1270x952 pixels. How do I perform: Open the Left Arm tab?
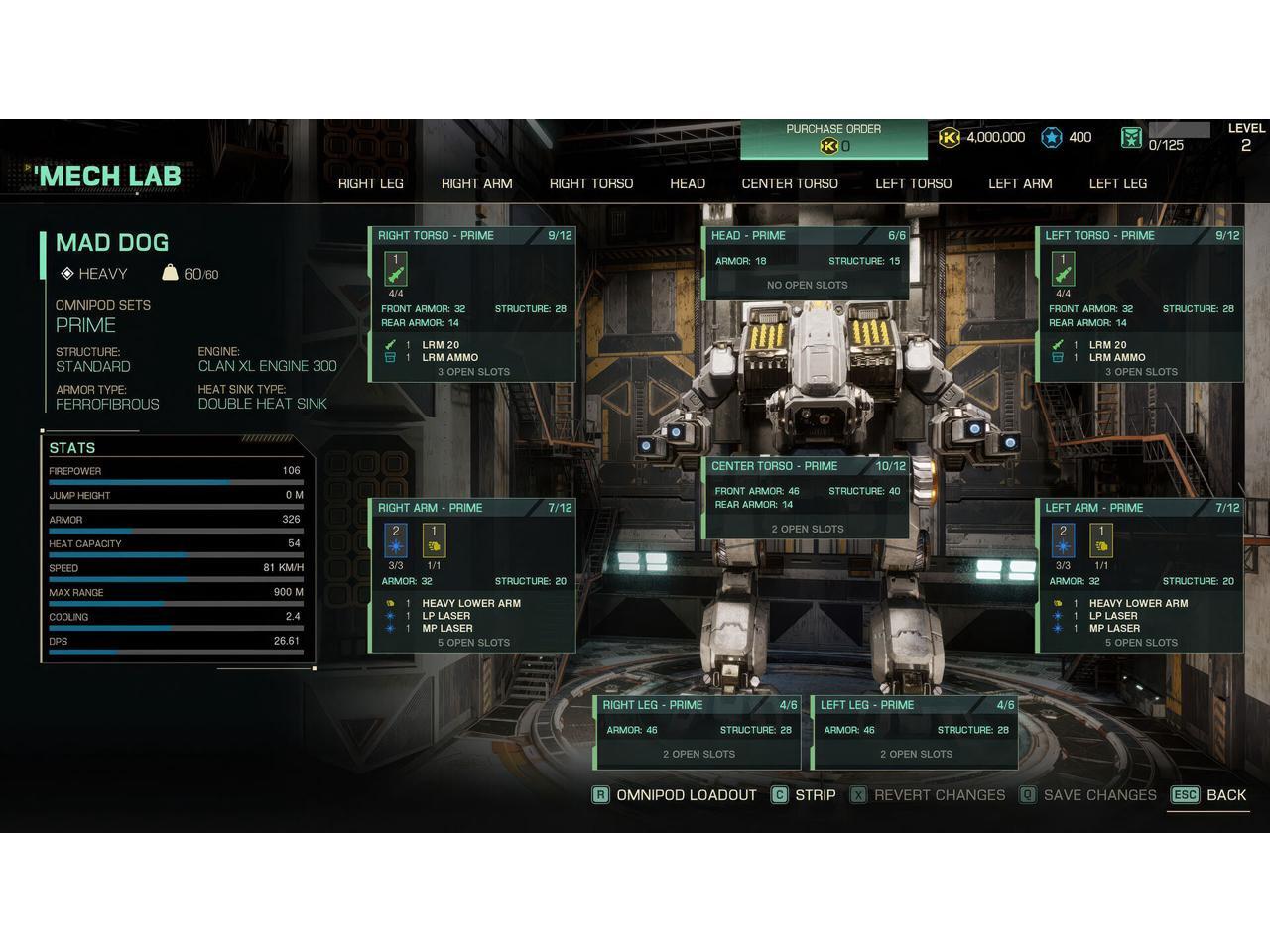(1019, 183)
